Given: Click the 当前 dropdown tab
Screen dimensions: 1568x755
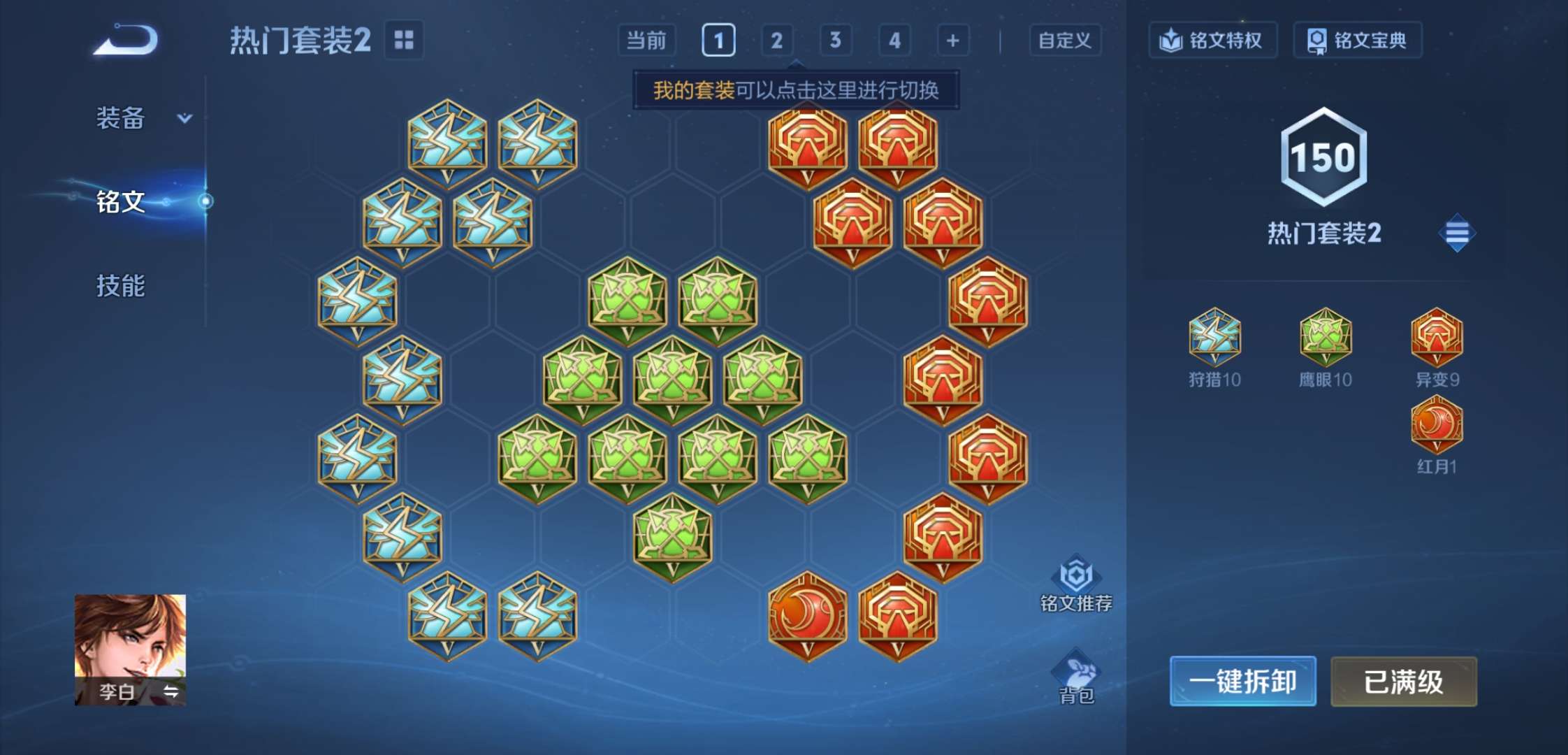Looking at the screenshot, I should pos(646,40).
